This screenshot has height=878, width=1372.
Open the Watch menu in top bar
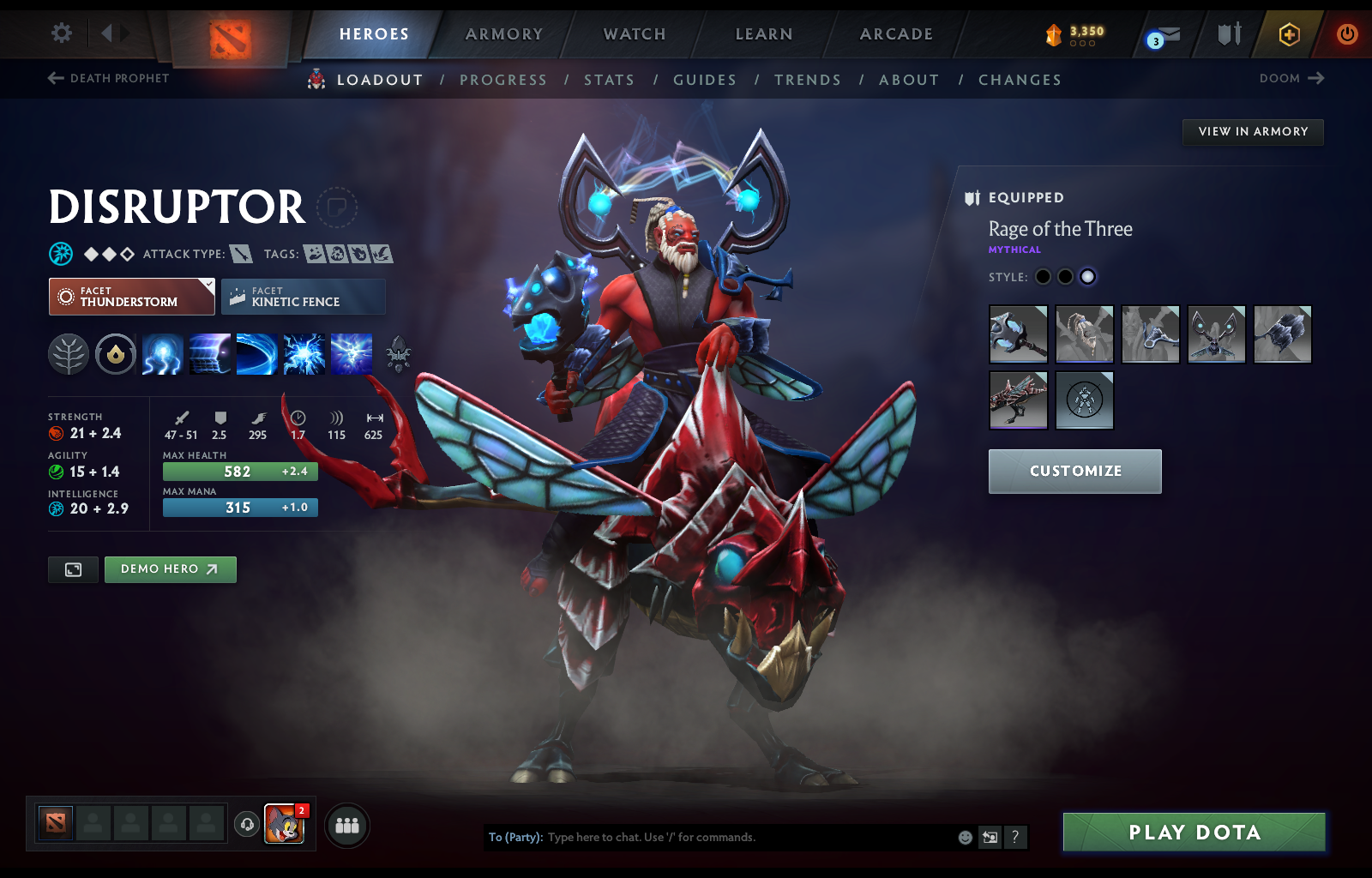tap(634, 34)
